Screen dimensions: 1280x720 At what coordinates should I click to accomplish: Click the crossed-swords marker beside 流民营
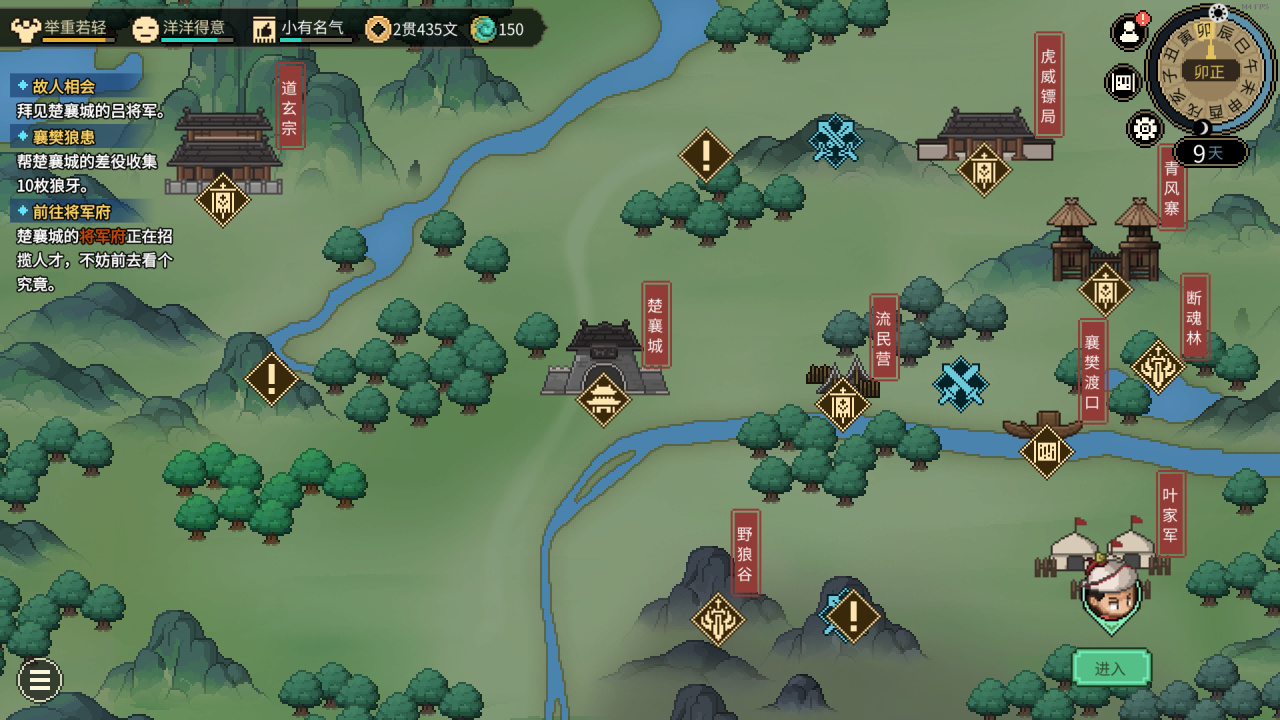(960, 385)
